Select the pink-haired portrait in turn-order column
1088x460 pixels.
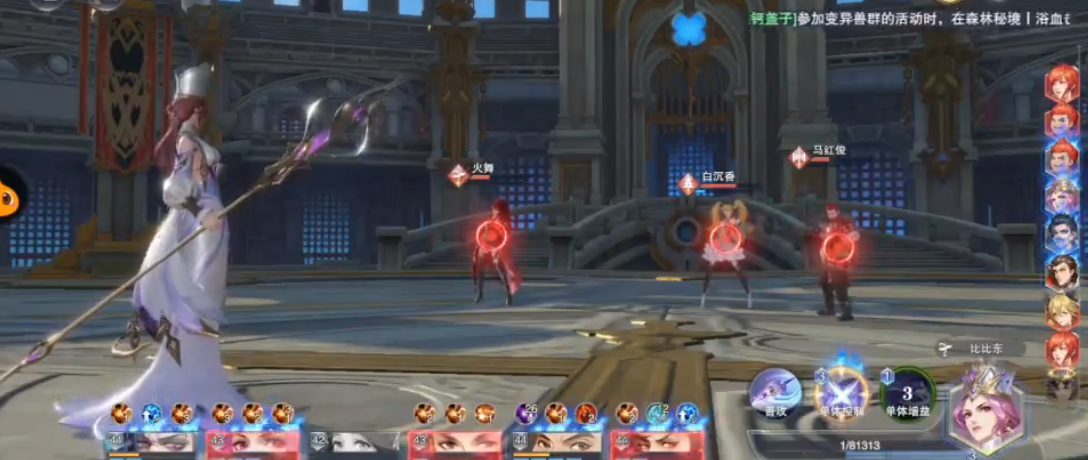(x=1062, y=196)
